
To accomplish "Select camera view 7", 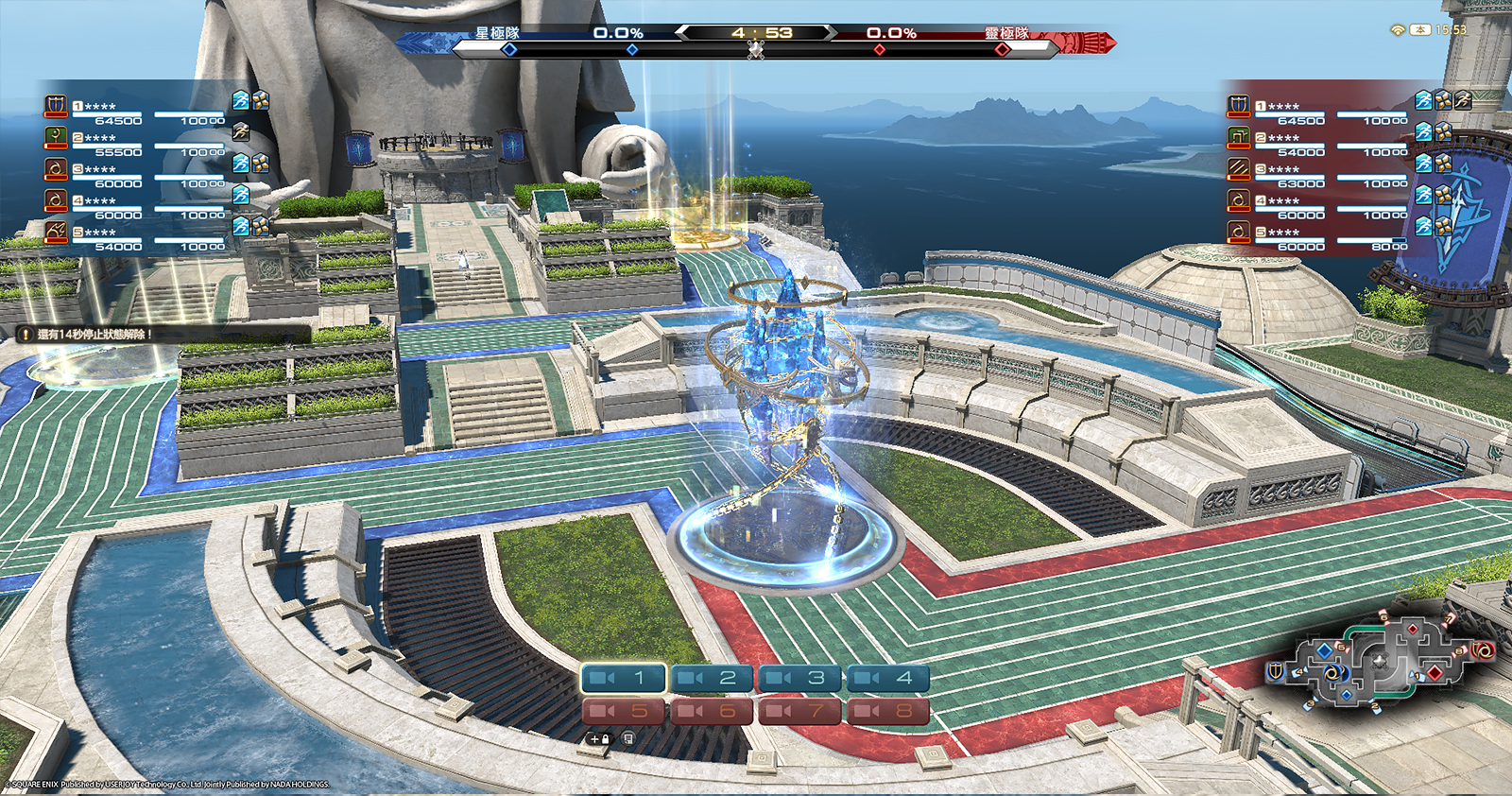I will 800,710.
